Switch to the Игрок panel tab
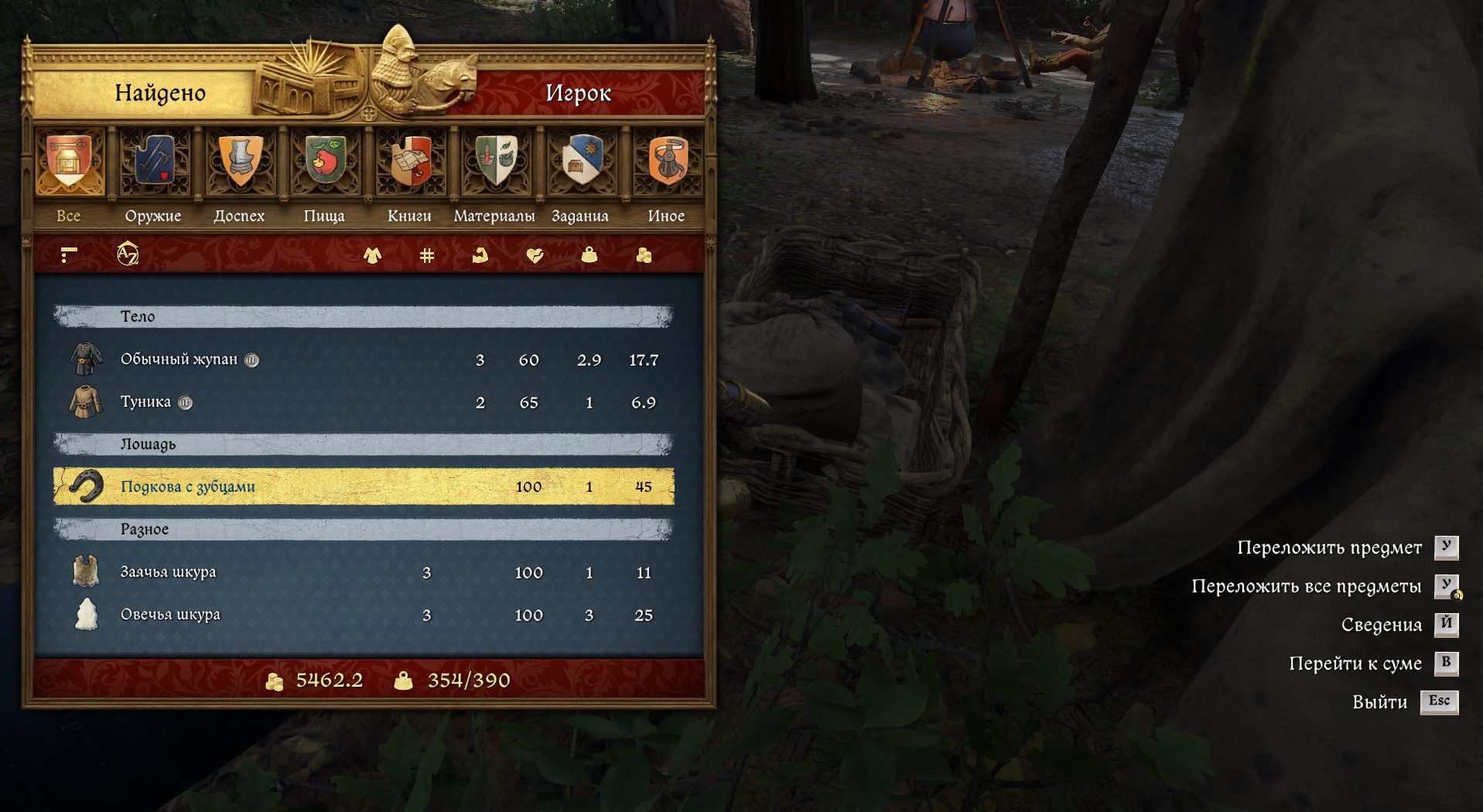Screen dimensions: 1483x812 coord(578,94)
